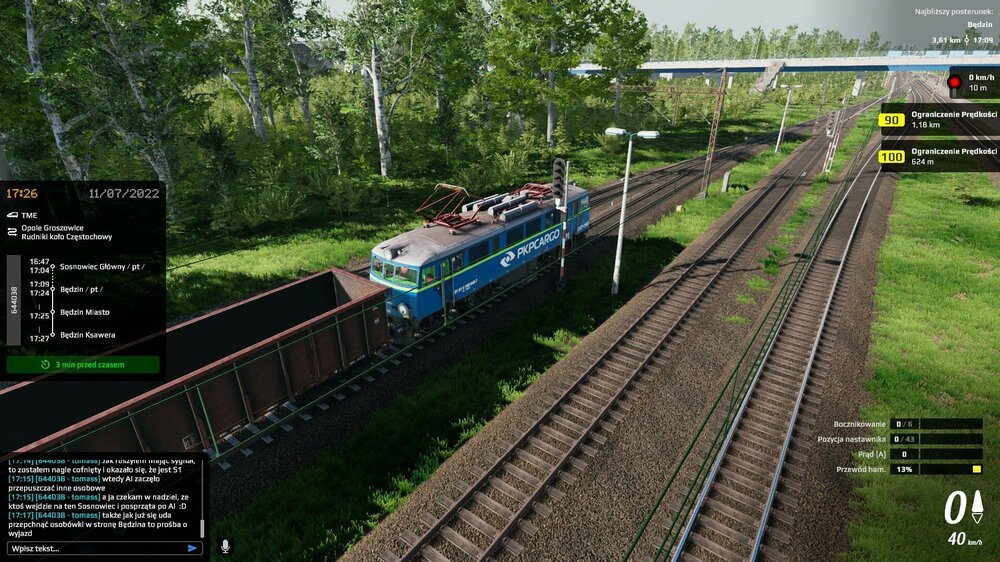This screenshot has height=562, width=1000.
Task: Focus the "Wpisz tekst..." chat input
Action: click(95, 548)
